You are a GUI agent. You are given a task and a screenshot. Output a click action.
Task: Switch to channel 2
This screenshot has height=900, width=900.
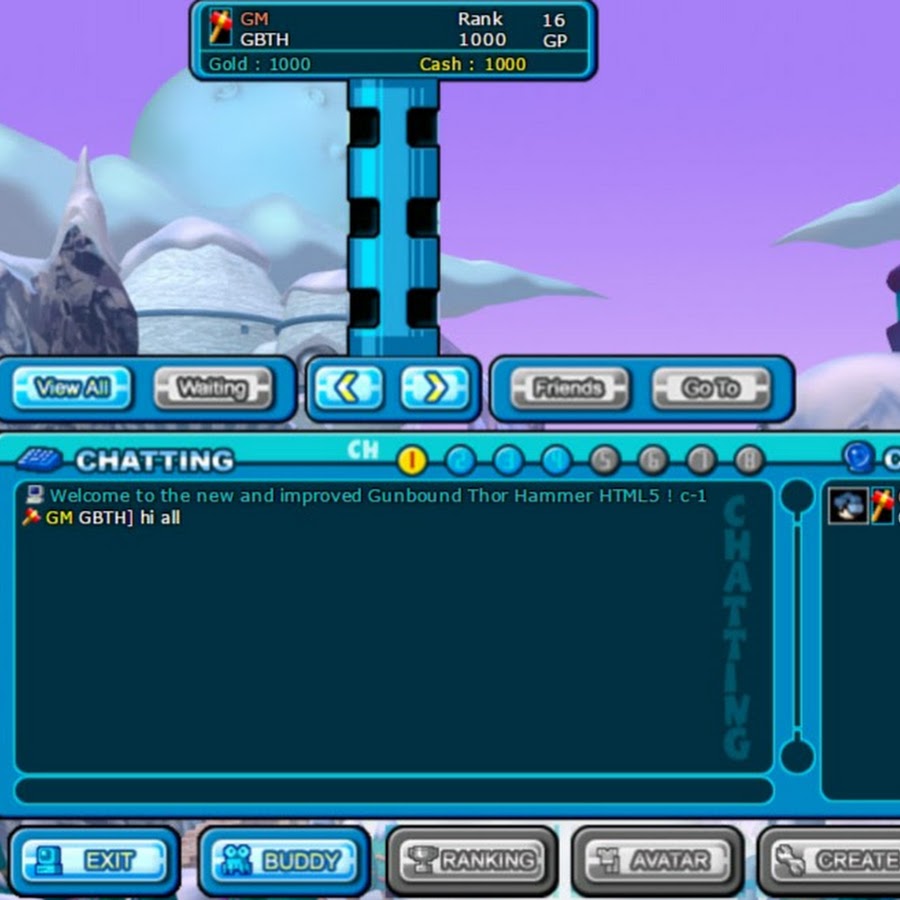click(x=460, y=460)
